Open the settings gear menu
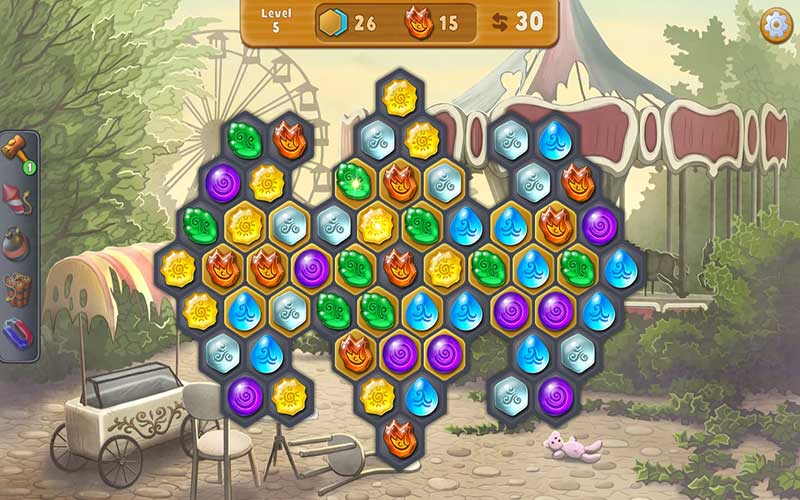 click(x=775, y=25)
